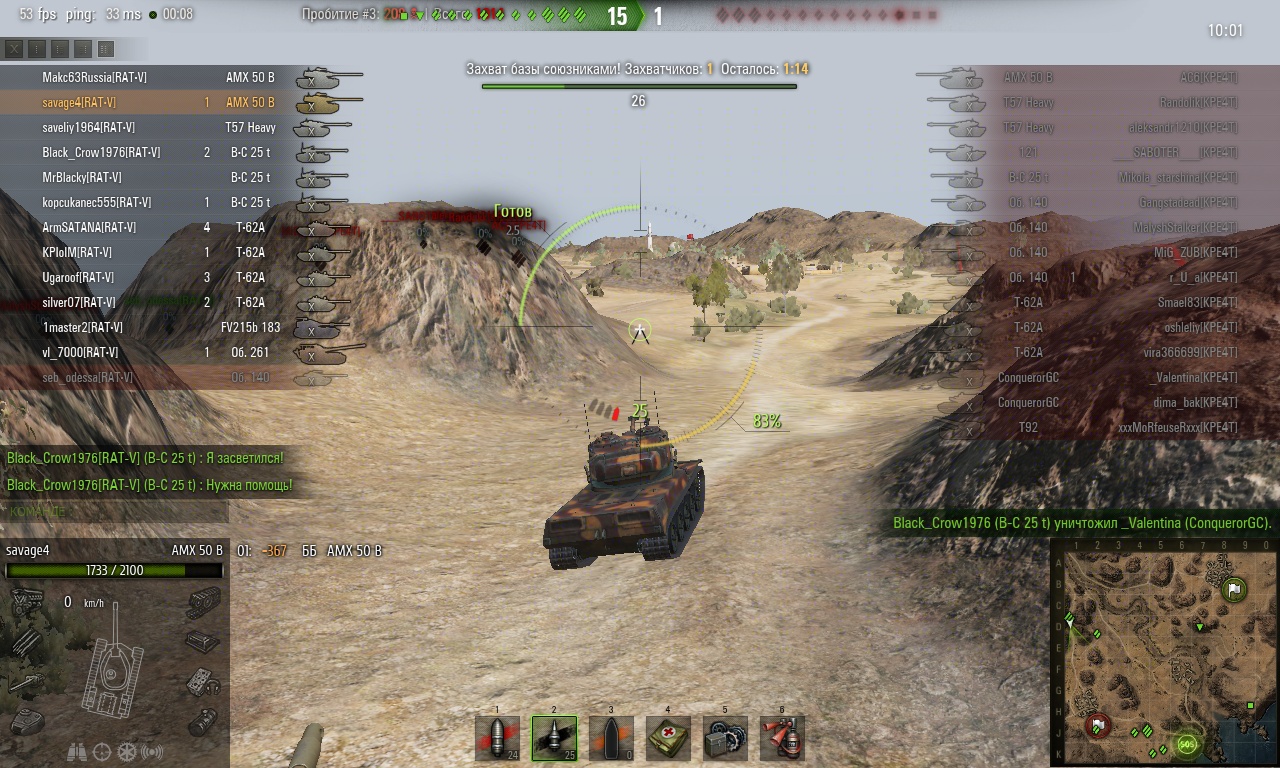
Task: Click the gun module icon in damage panel
Action: (24, 682)
